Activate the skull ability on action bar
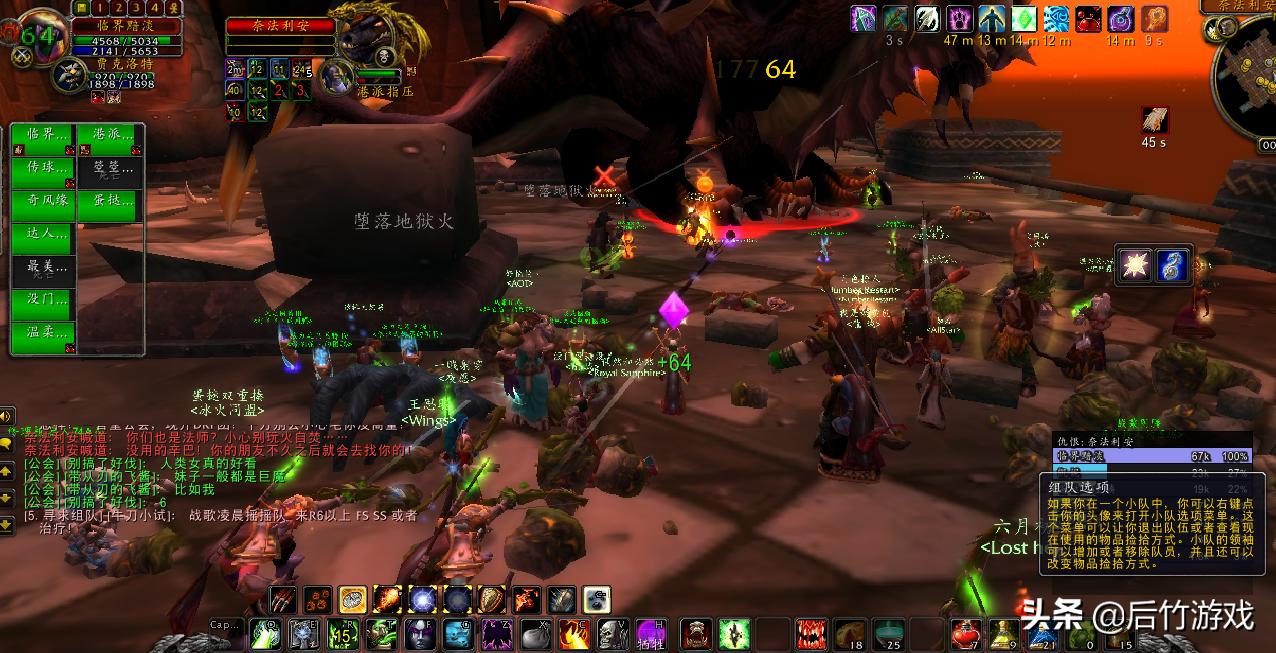Image resolution: width=1276 pixels, height=653 pixels. (610, 634)
